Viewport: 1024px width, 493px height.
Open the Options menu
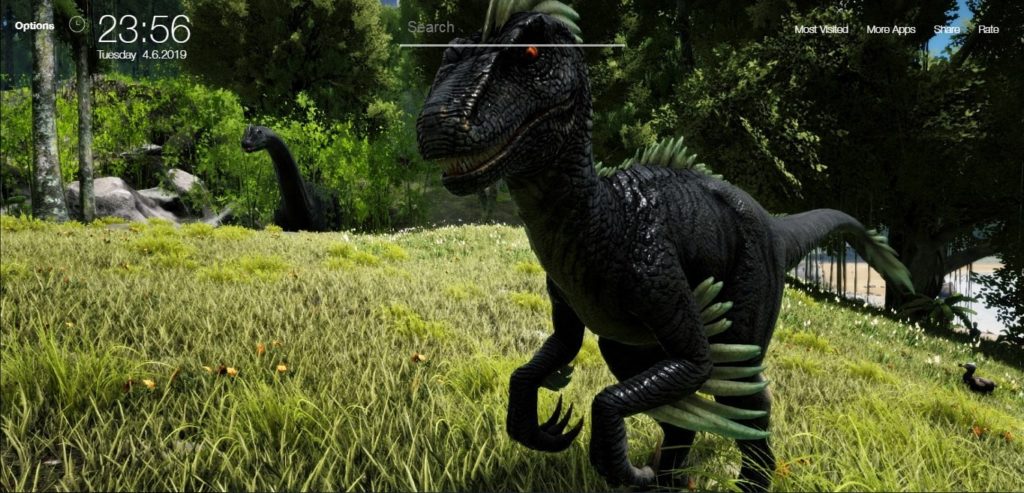coord(34,26)
